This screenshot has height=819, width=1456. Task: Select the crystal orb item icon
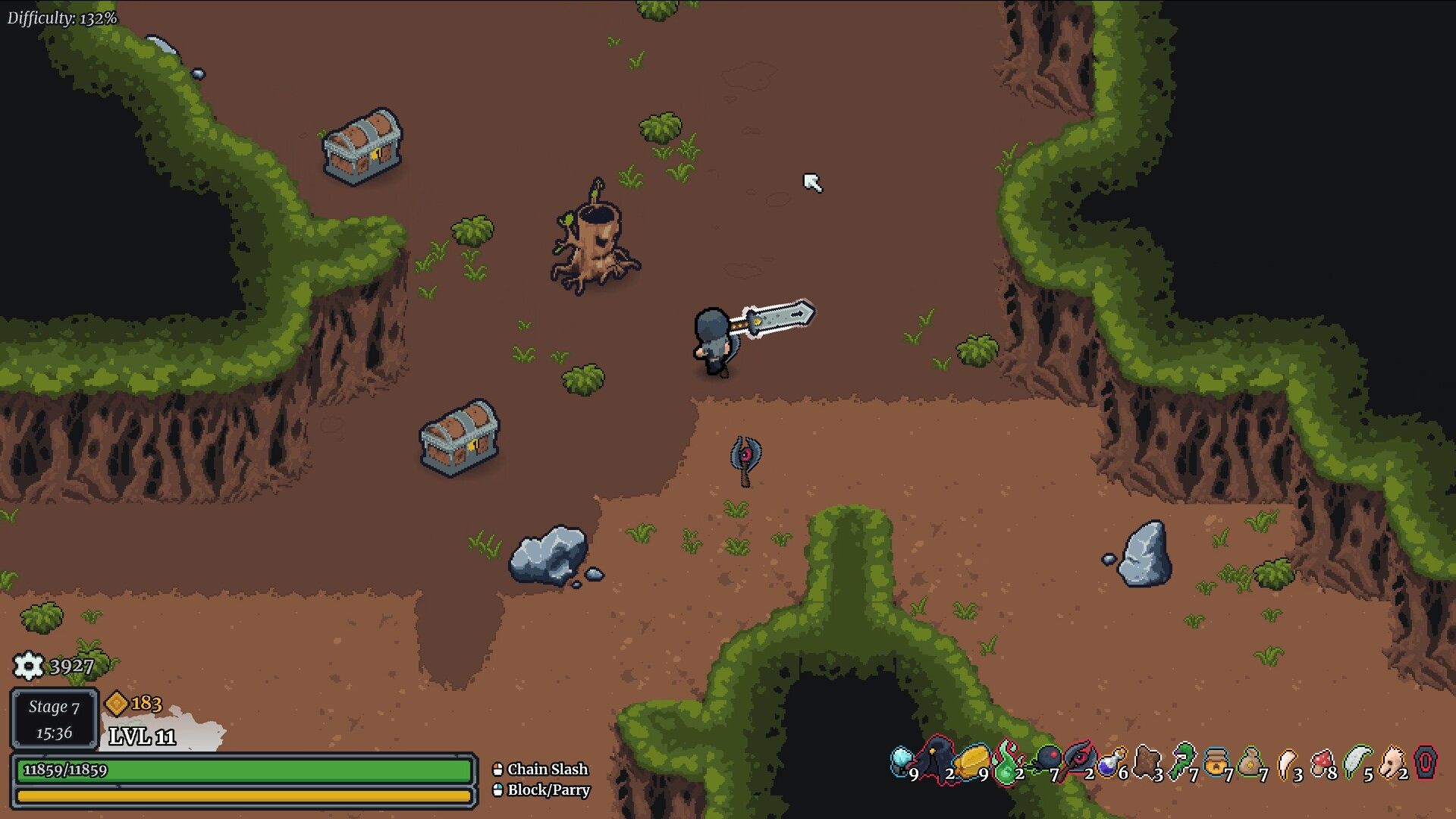point(901,760)
